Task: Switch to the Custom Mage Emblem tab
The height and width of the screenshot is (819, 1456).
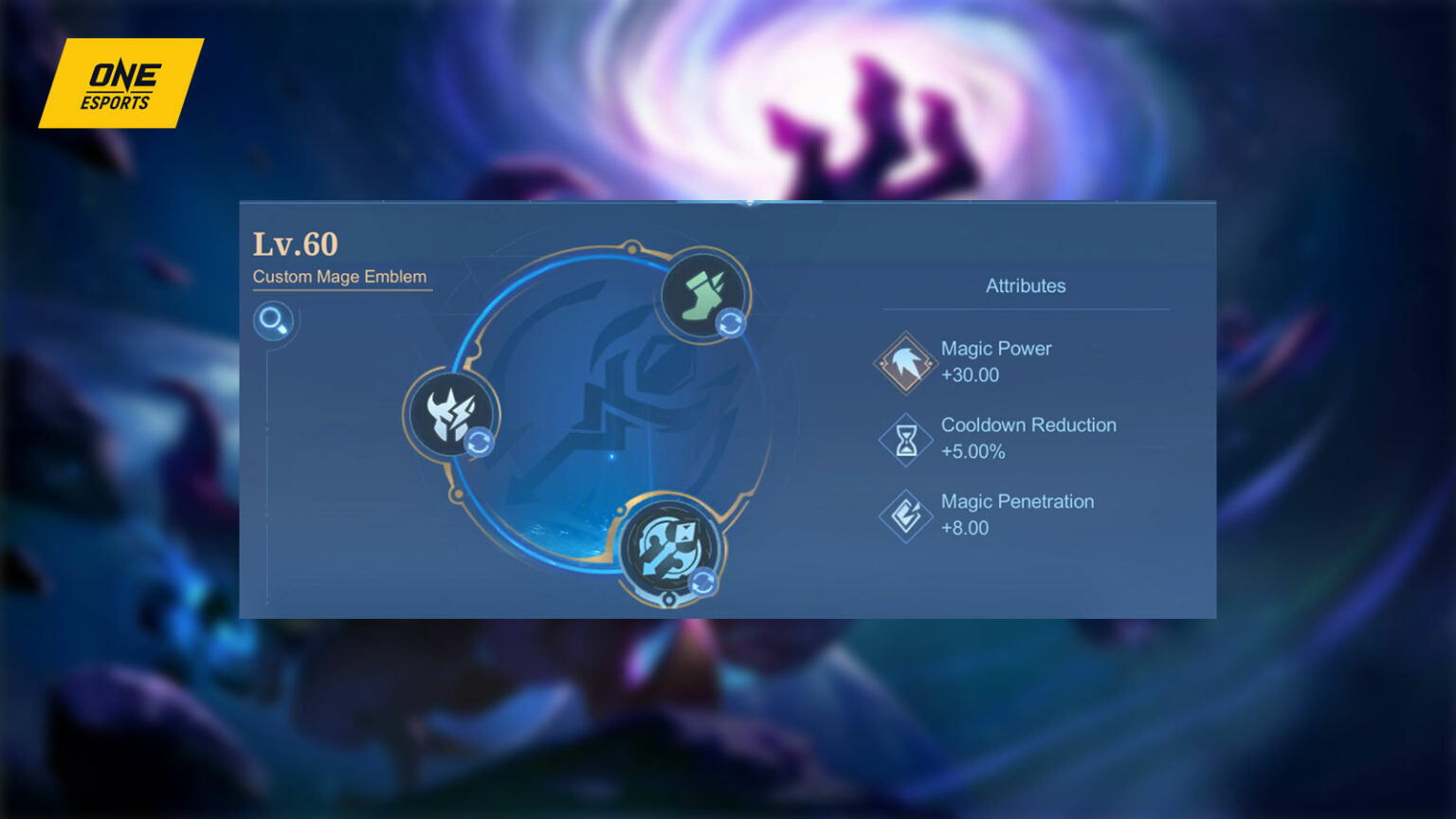Action: tap(340, 277)
